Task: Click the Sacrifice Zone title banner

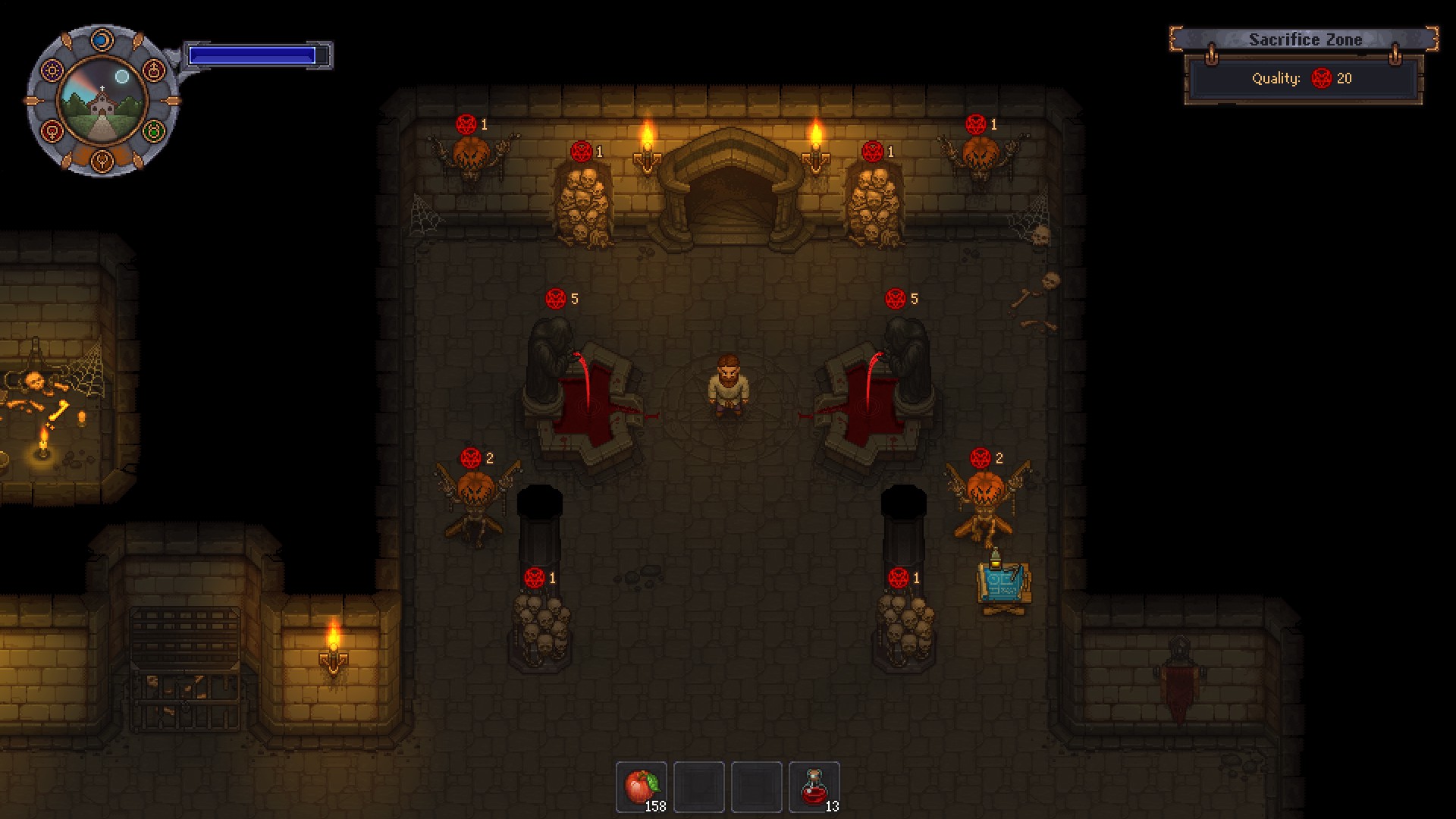Action: tap(1307, 39)
